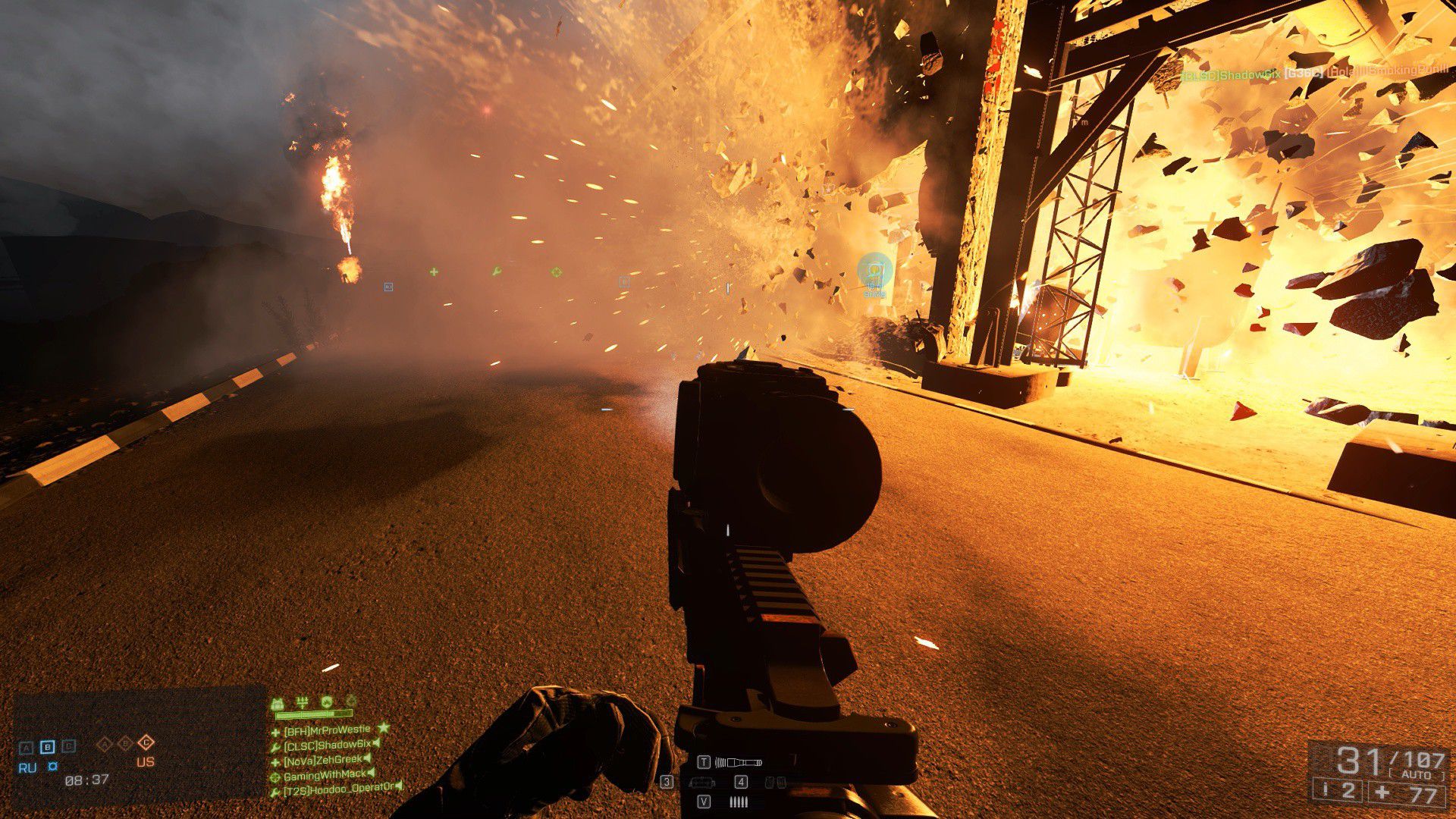Click the highlighted US objective C diamond
The width and height of the screenshot is (1456, 819).
pos(147,743)
